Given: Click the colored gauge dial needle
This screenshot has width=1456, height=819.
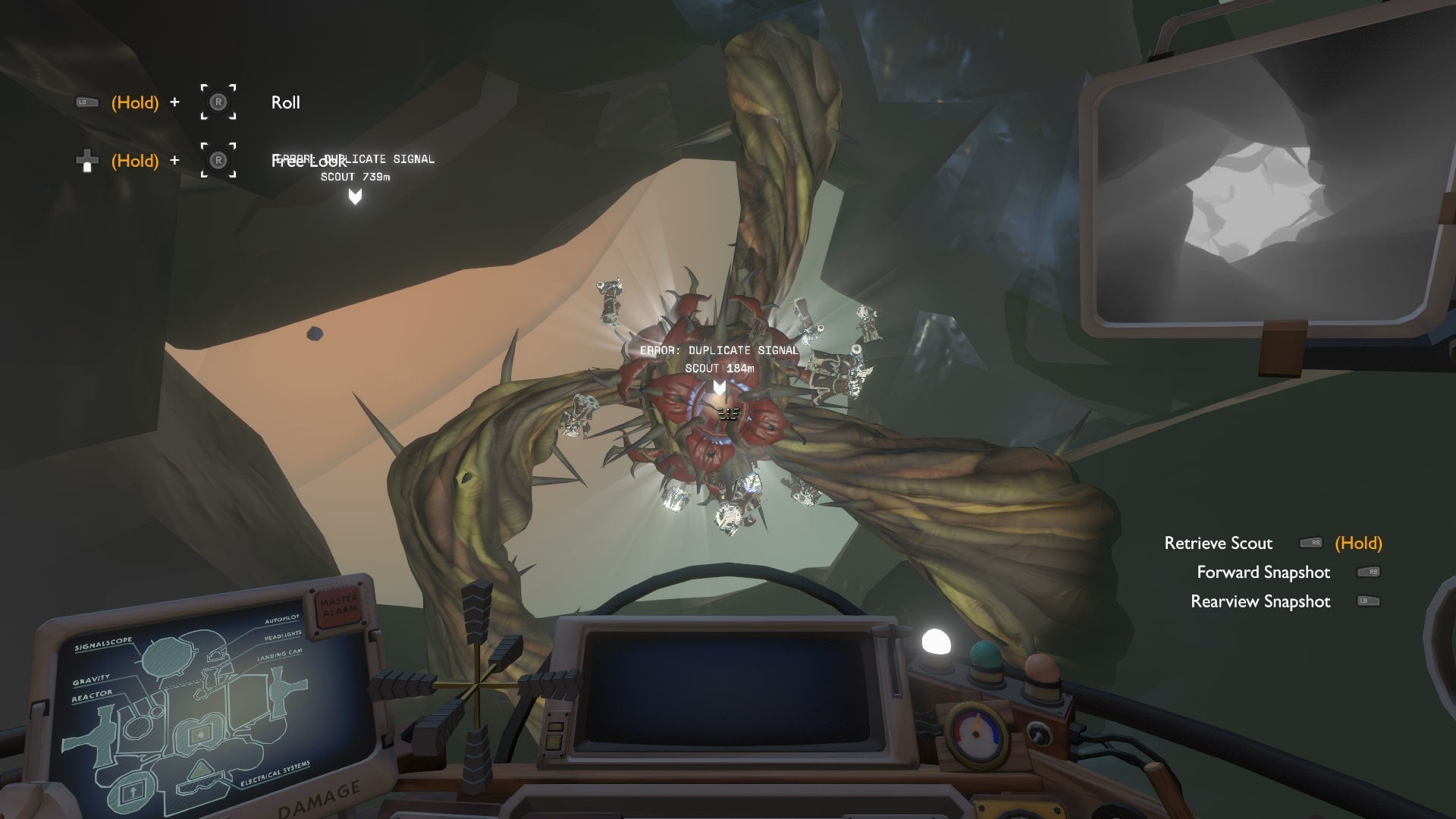Looking at the screenshot, I should pyautogui.click(x=977, y=726).
